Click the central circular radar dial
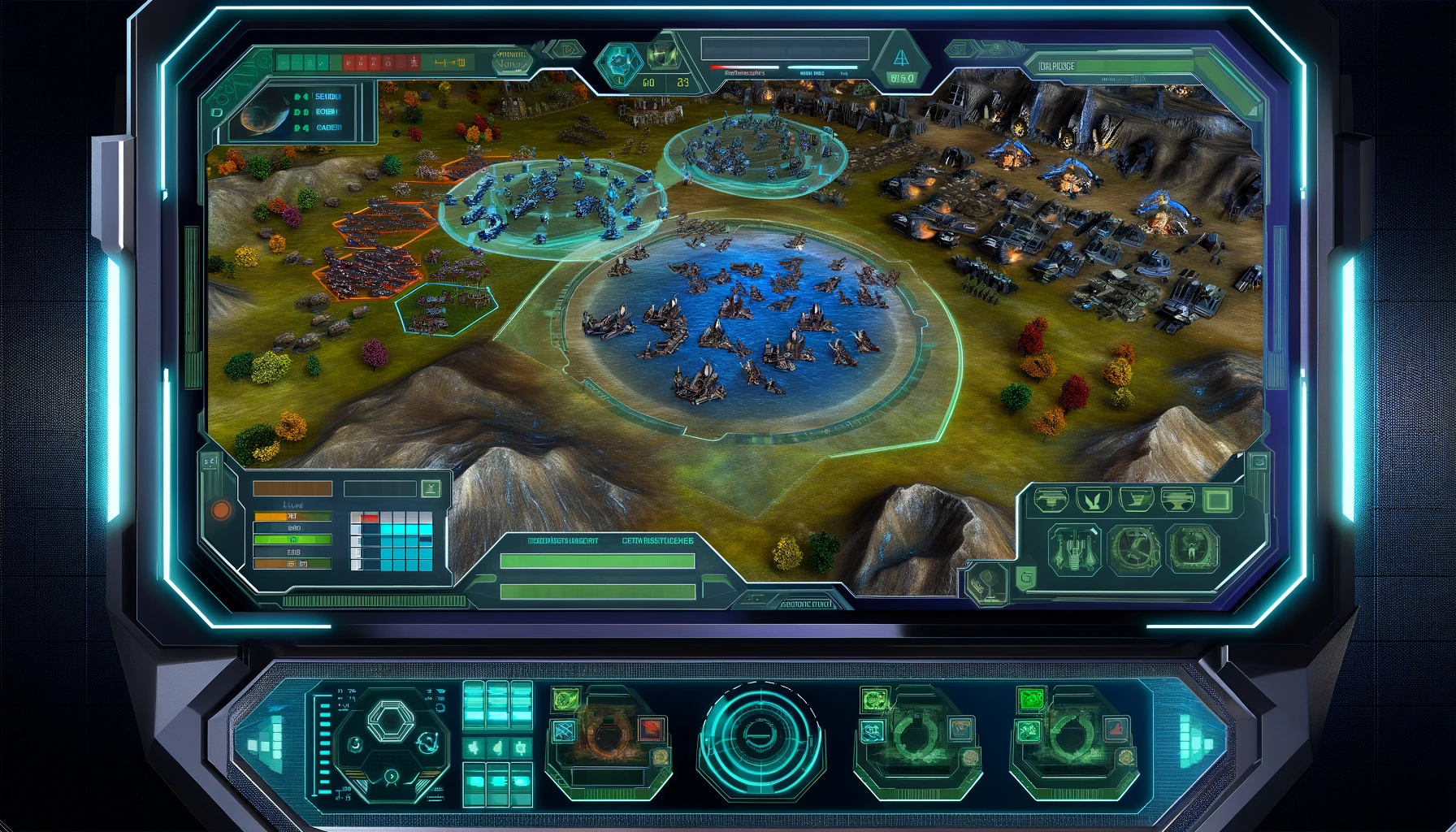 tap(760, 738)
